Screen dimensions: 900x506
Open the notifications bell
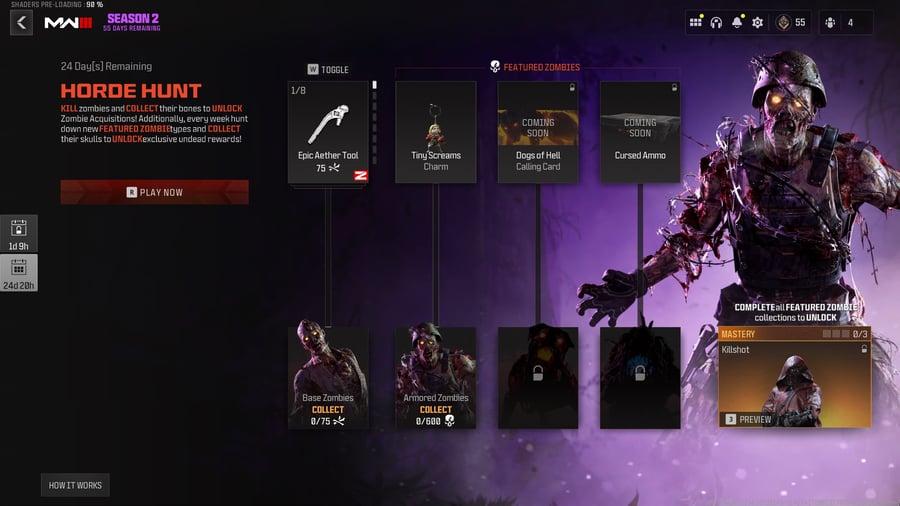737,22
